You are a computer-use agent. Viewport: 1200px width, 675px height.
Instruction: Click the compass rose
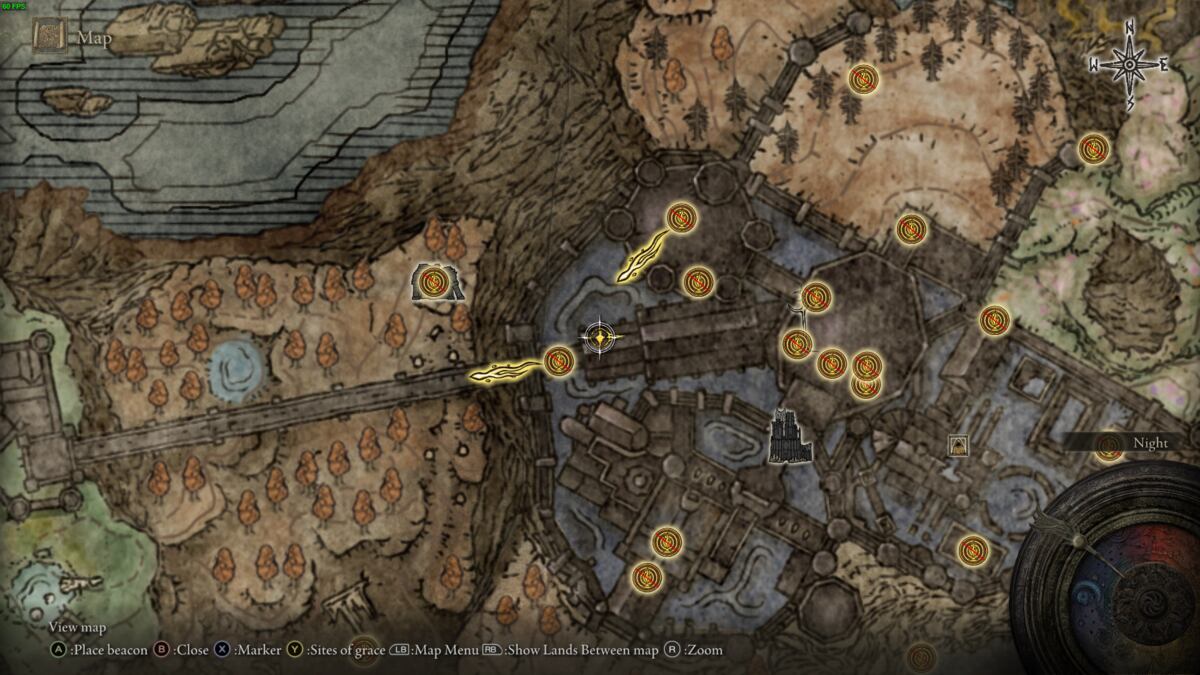[1130, 66]
